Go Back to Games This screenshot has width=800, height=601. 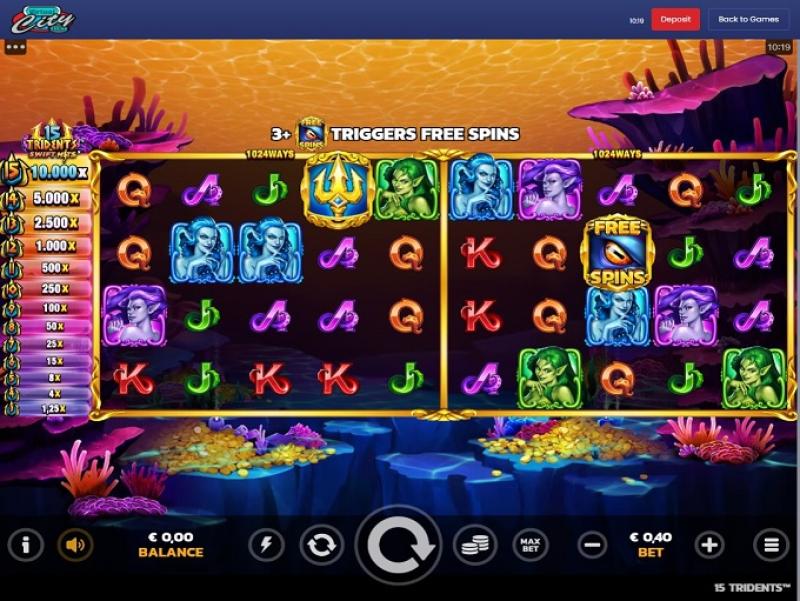[748, 19]
